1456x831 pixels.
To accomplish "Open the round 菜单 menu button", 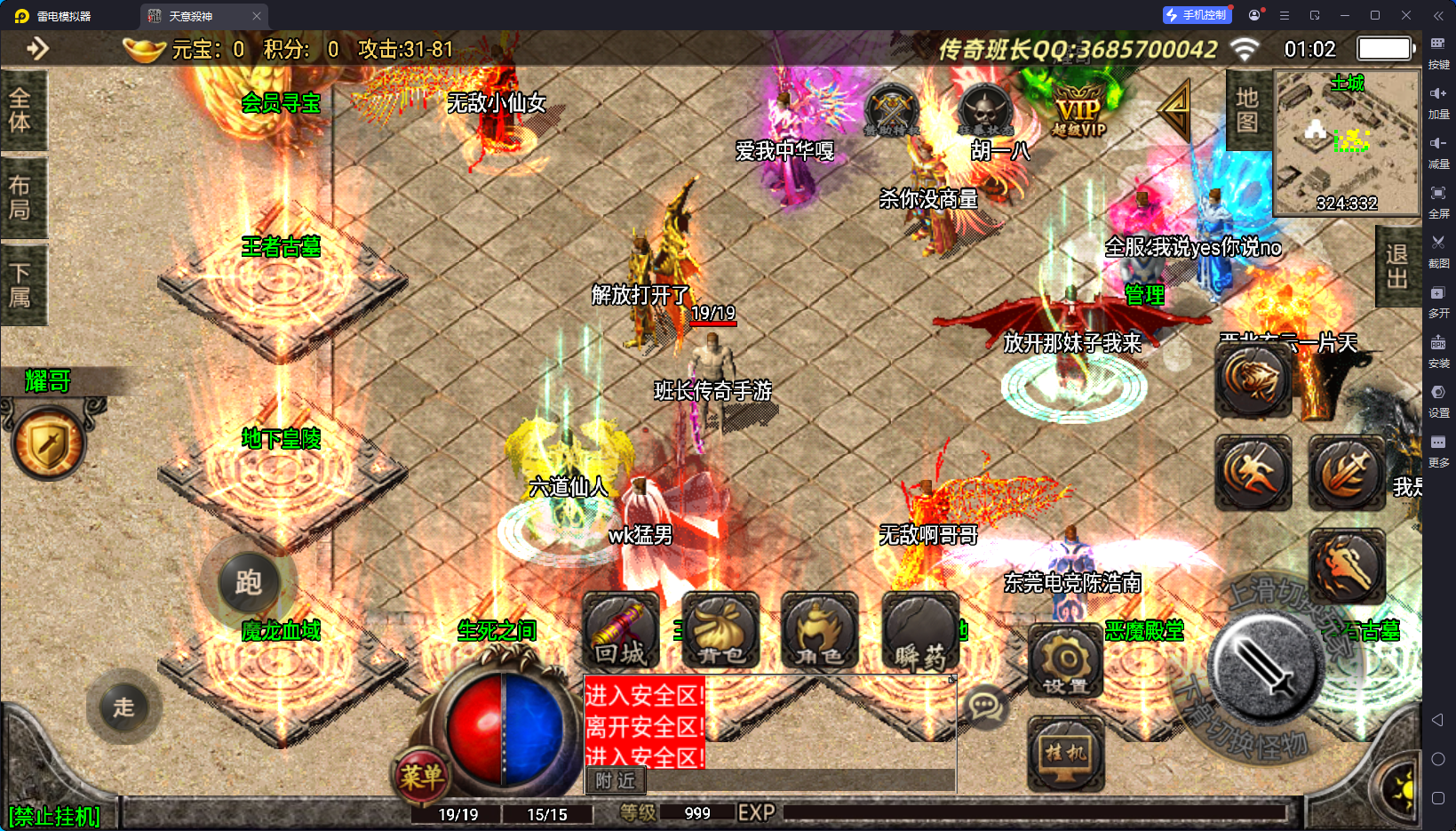I will [420, 777].
